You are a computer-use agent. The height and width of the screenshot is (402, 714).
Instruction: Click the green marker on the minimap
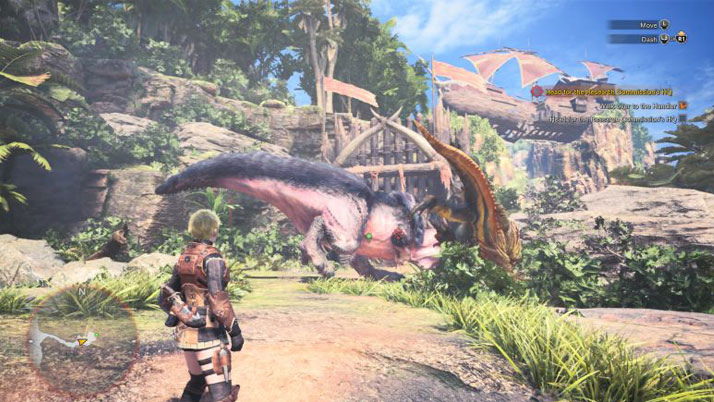tap(94, 334)
